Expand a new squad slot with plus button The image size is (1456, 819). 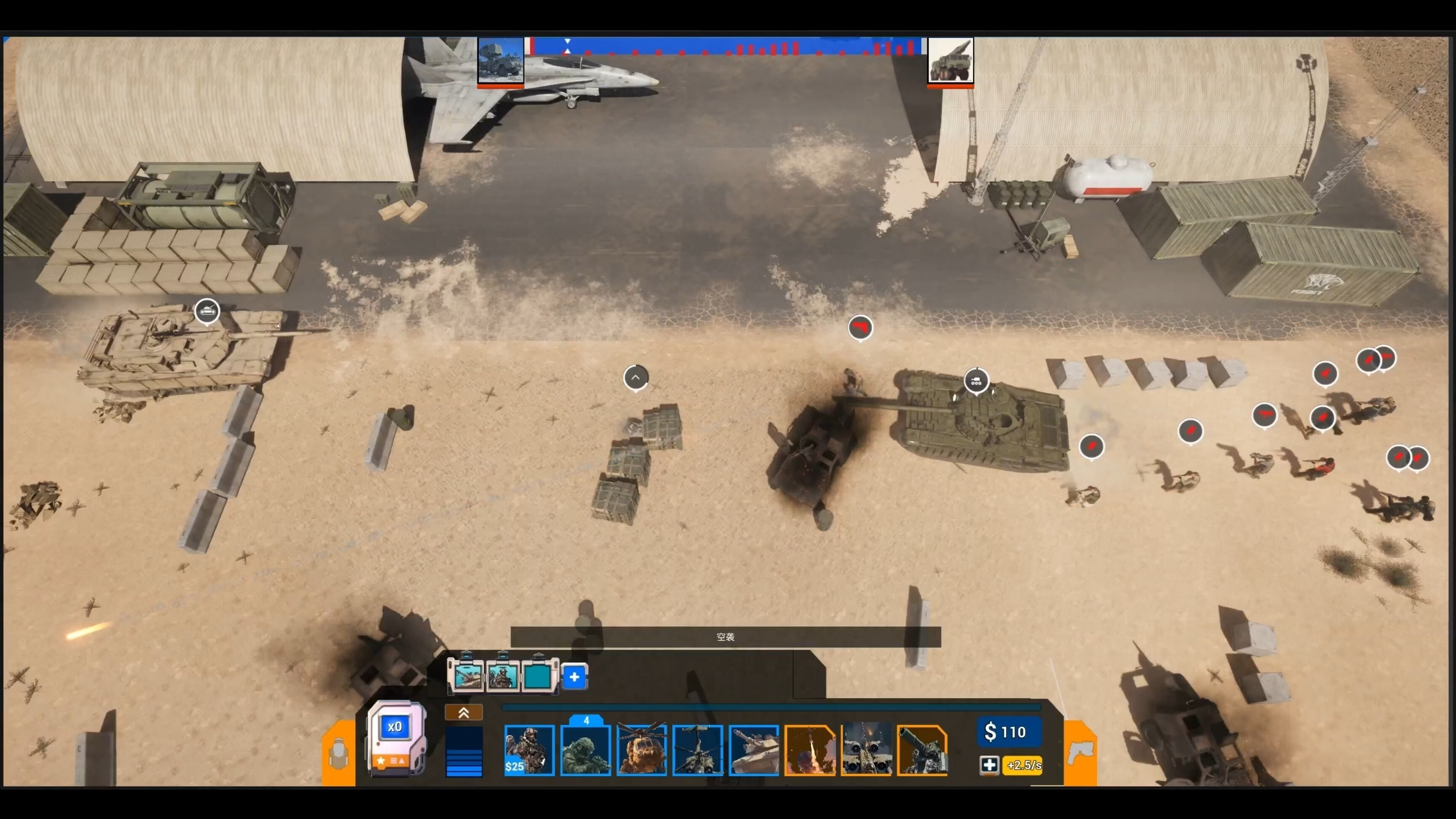(574, 677)
